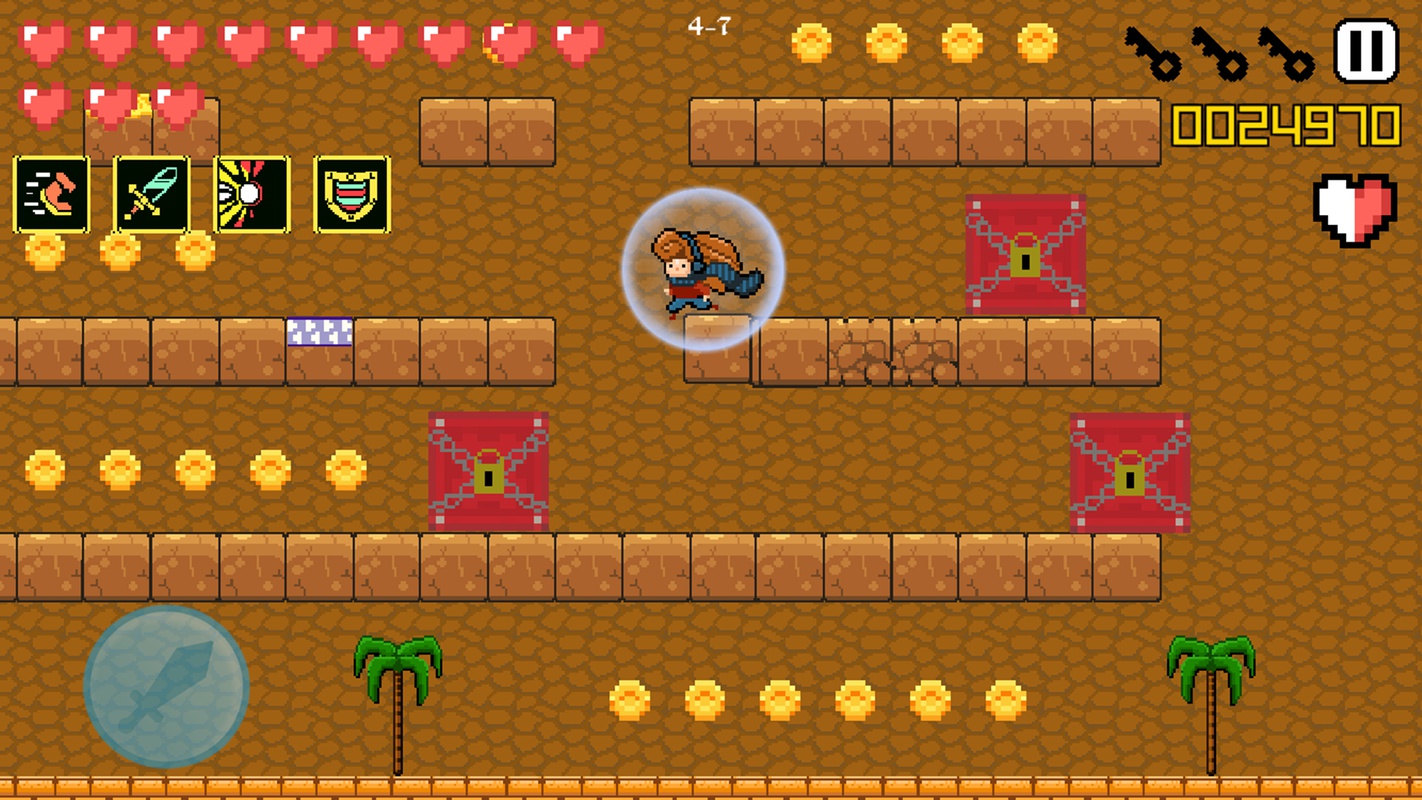The height and width of the screenshot is (800, 1422).
Task: Select the speed dash power-up icon
Action: [x=51, y=194]
